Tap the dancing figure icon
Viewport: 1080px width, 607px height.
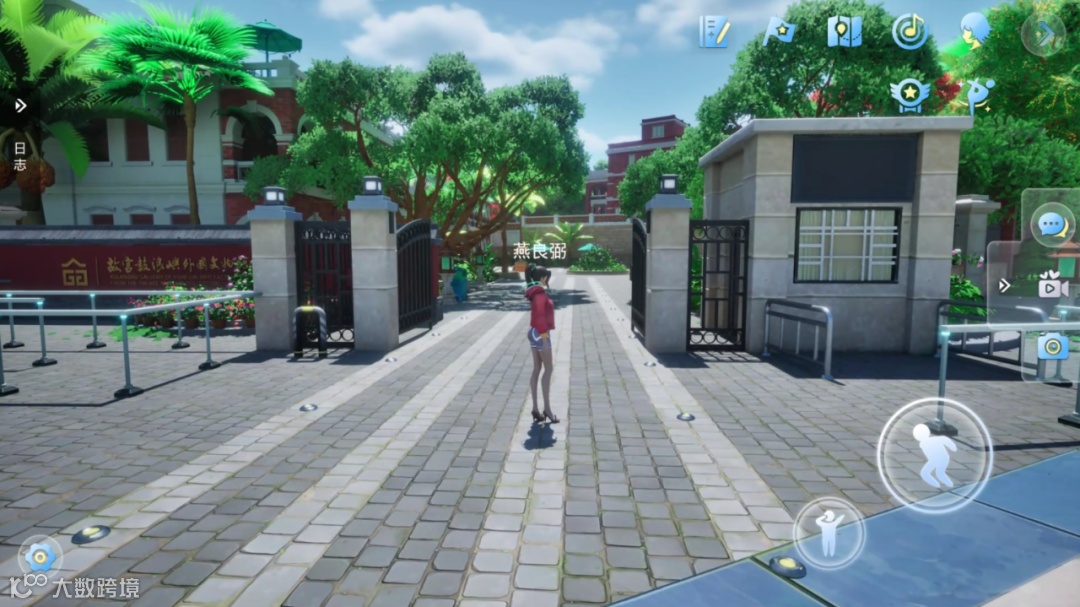(x=976, y=95)
